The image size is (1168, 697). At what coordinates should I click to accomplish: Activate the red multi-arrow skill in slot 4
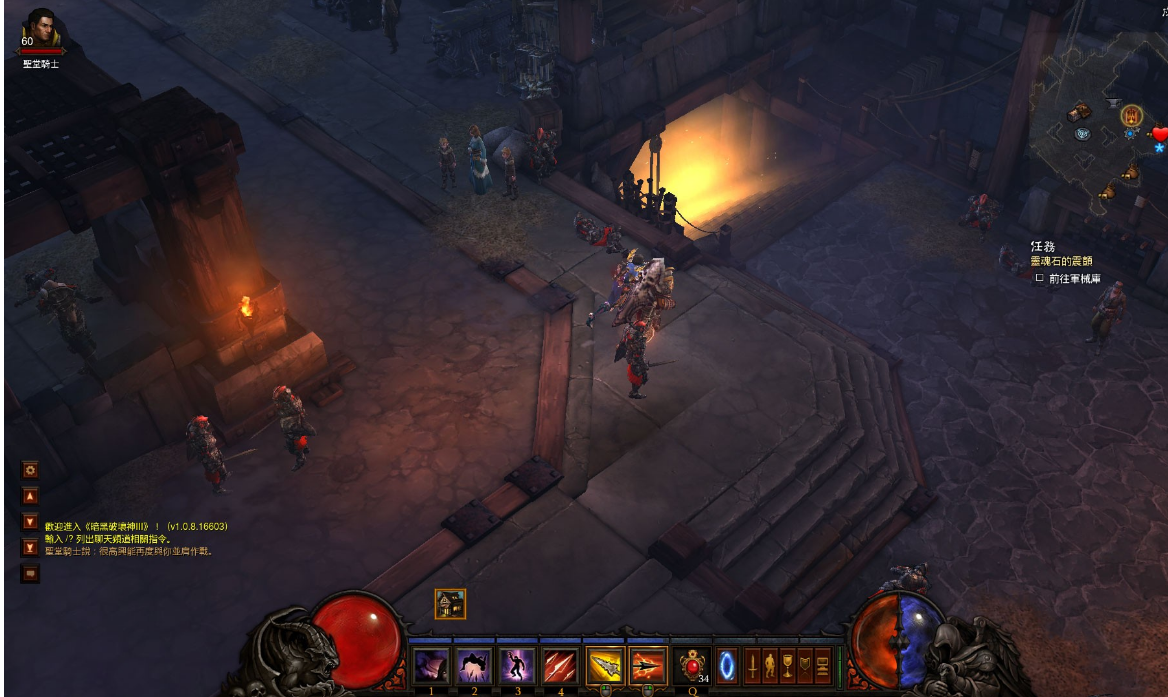(x=560, y=665)
